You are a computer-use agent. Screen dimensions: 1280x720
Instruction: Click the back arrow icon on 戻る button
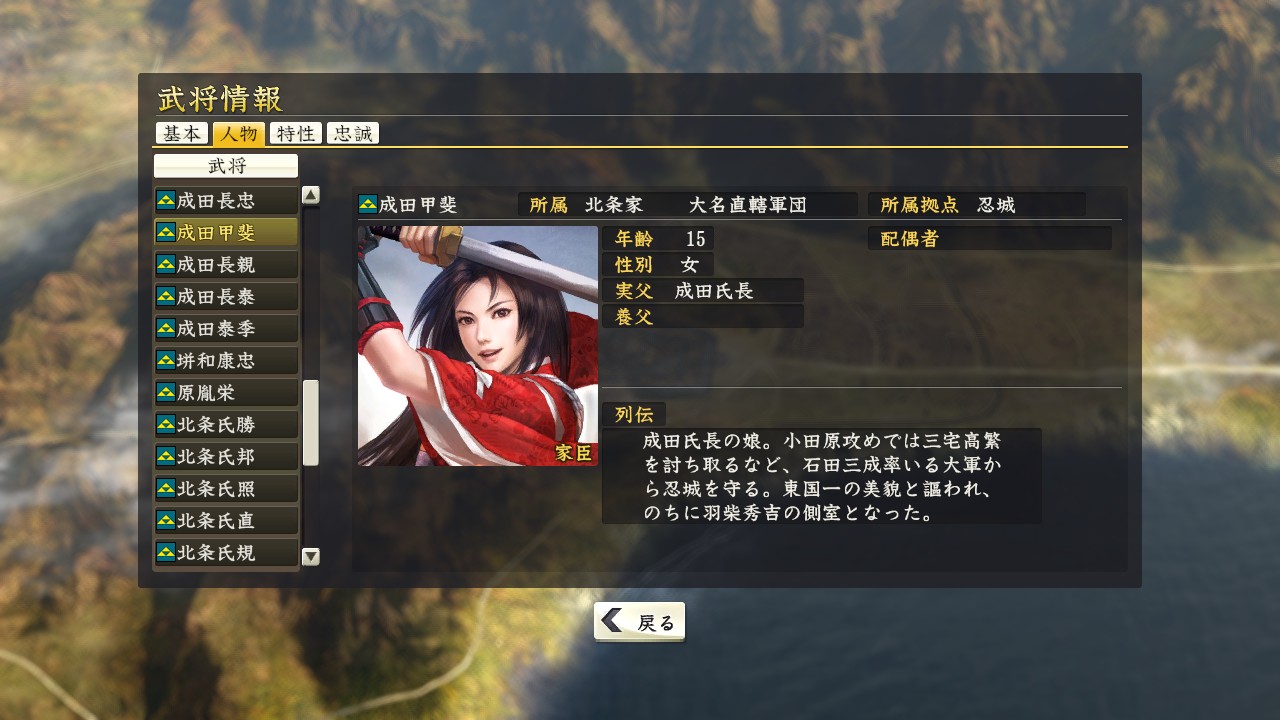(x=612, y=620)
